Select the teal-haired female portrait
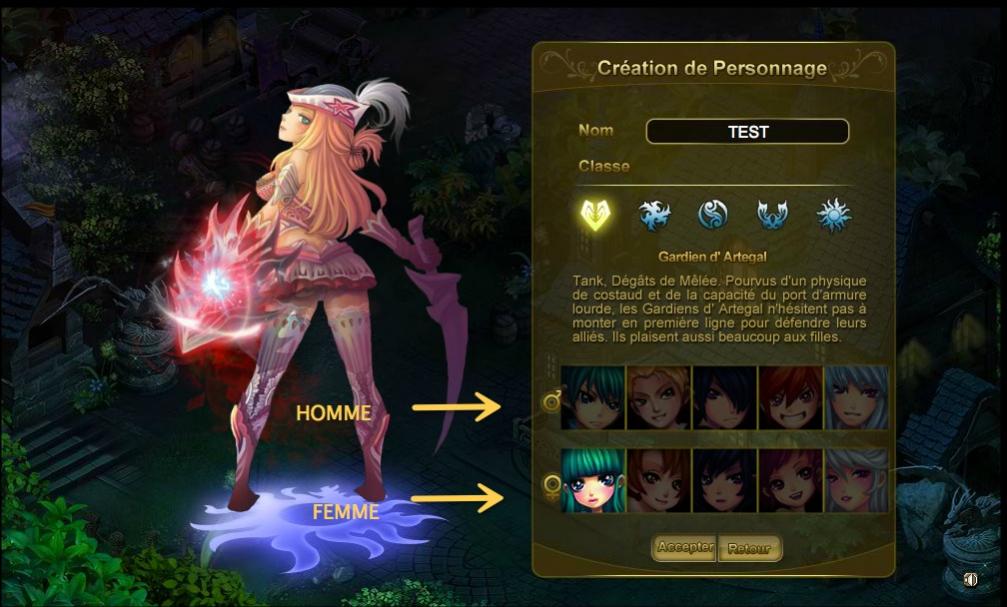Image resolution: width=1007 pixels, height=607 pixels. [593, 480]
